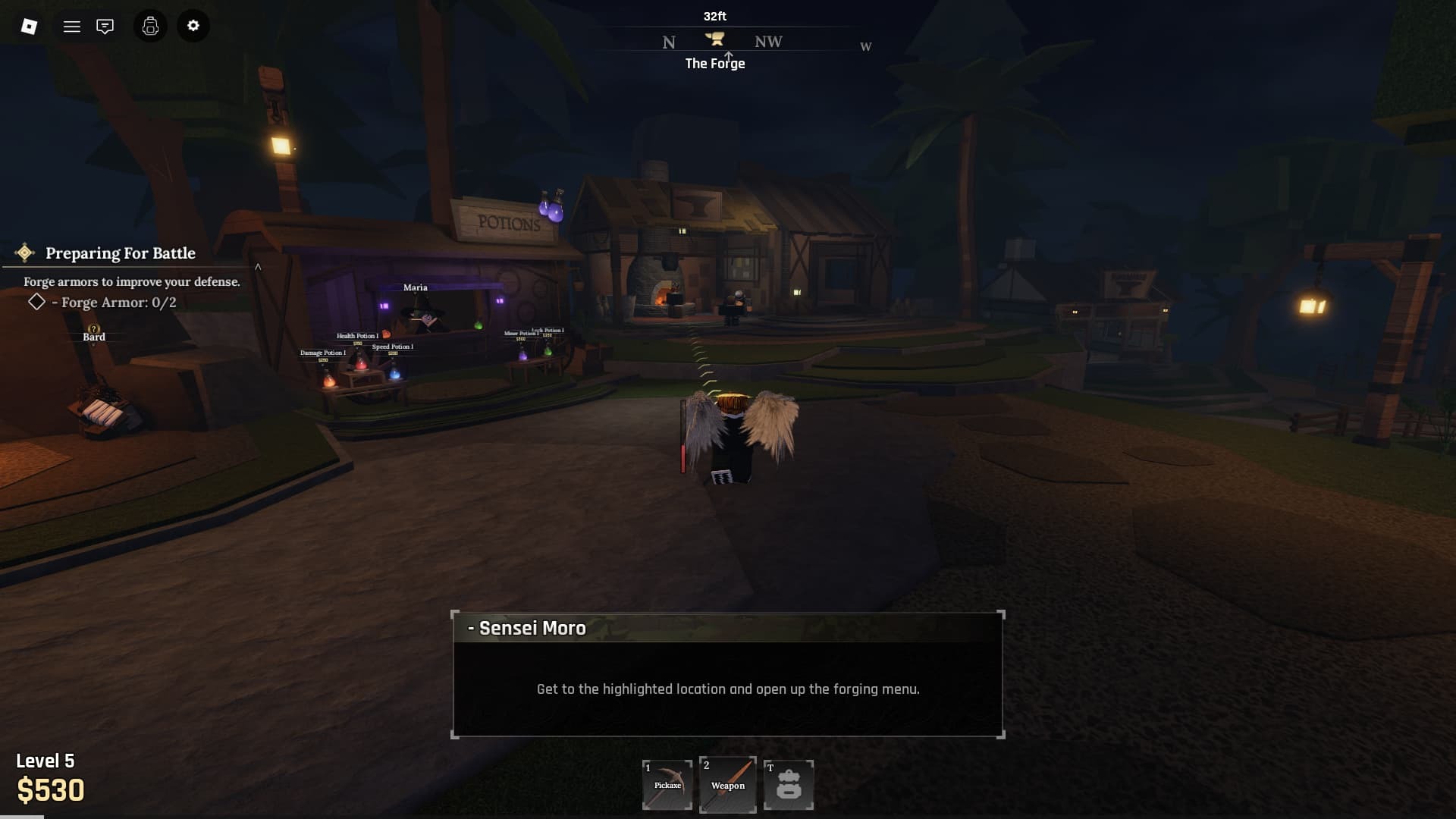1456x819 pixels.
Task: Open the hamburger list menu
Action: [72, 27]
